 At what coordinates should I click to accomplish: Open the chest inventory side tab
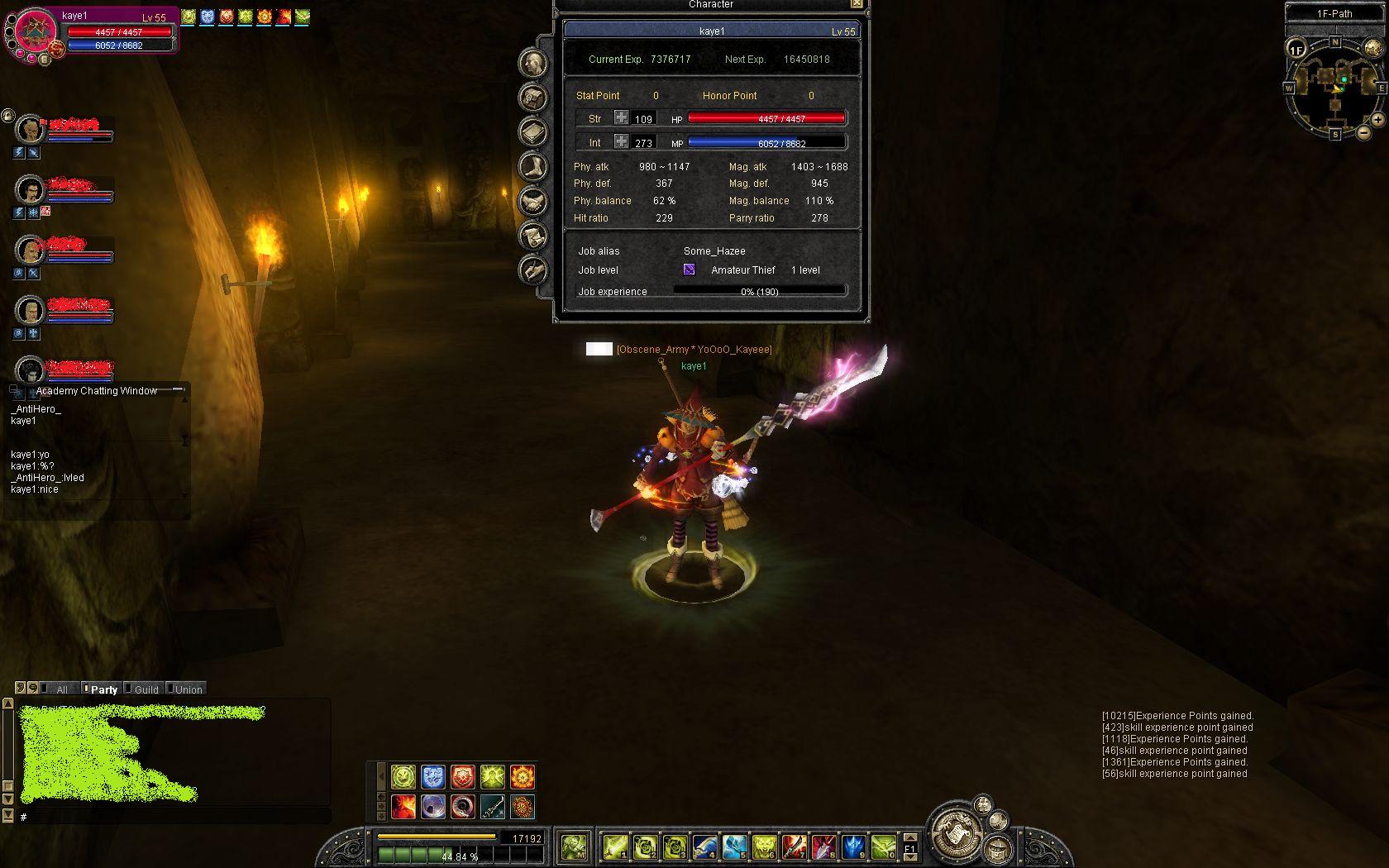pos(532,98)
